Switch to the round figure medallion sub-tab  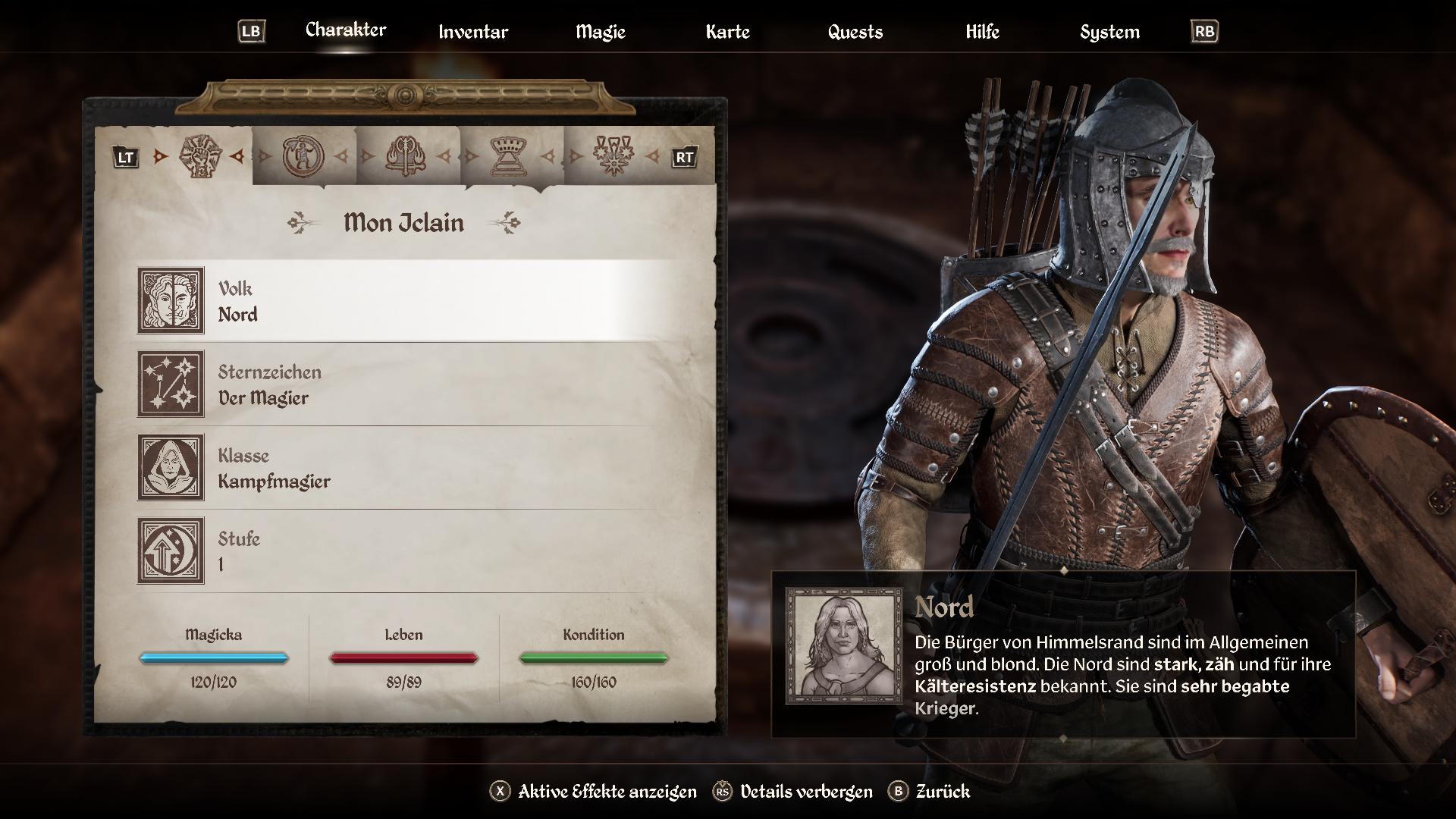point(303,156)
